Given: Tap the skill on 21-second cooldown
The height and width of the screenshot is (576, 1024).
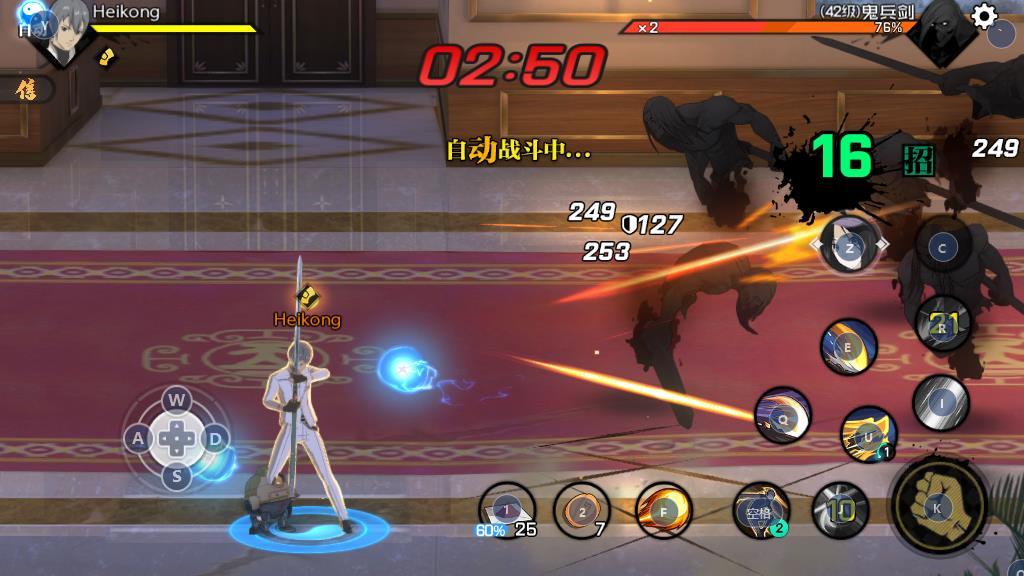Looking at the screenshot, I should tap(943, 324).
